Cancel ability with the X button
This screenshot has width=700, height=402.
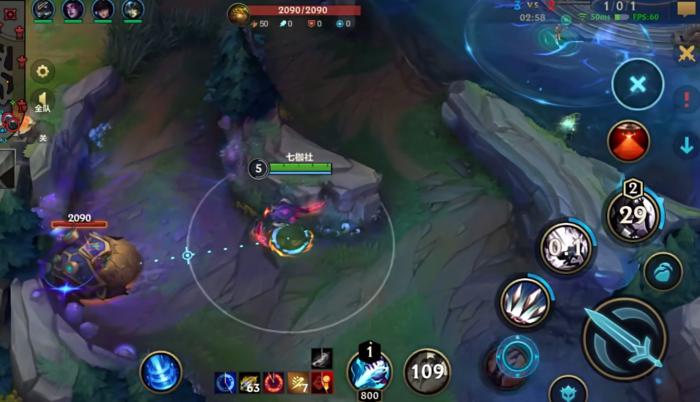coord(637,84)
